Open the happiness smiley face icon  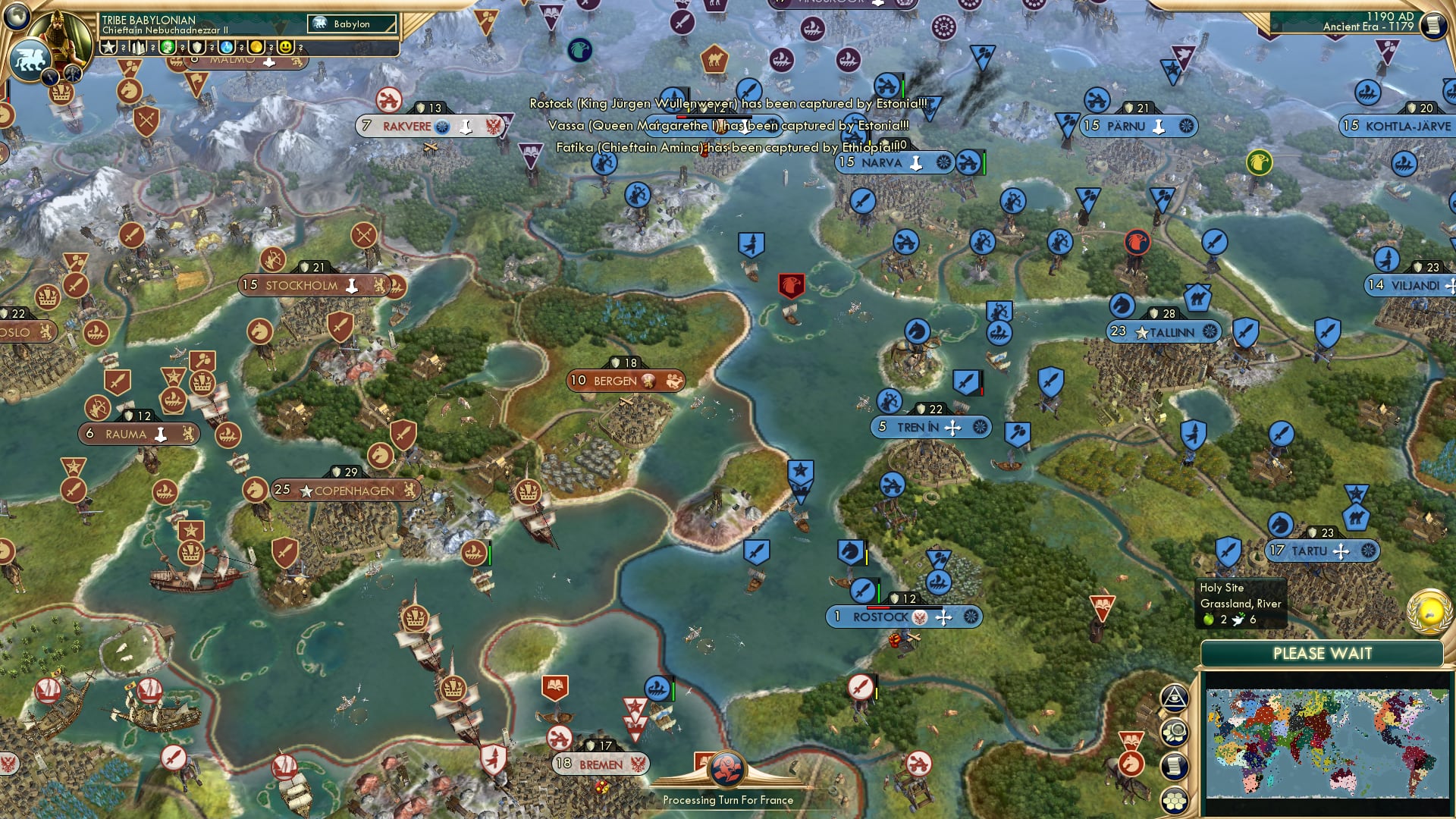[284, 48]
